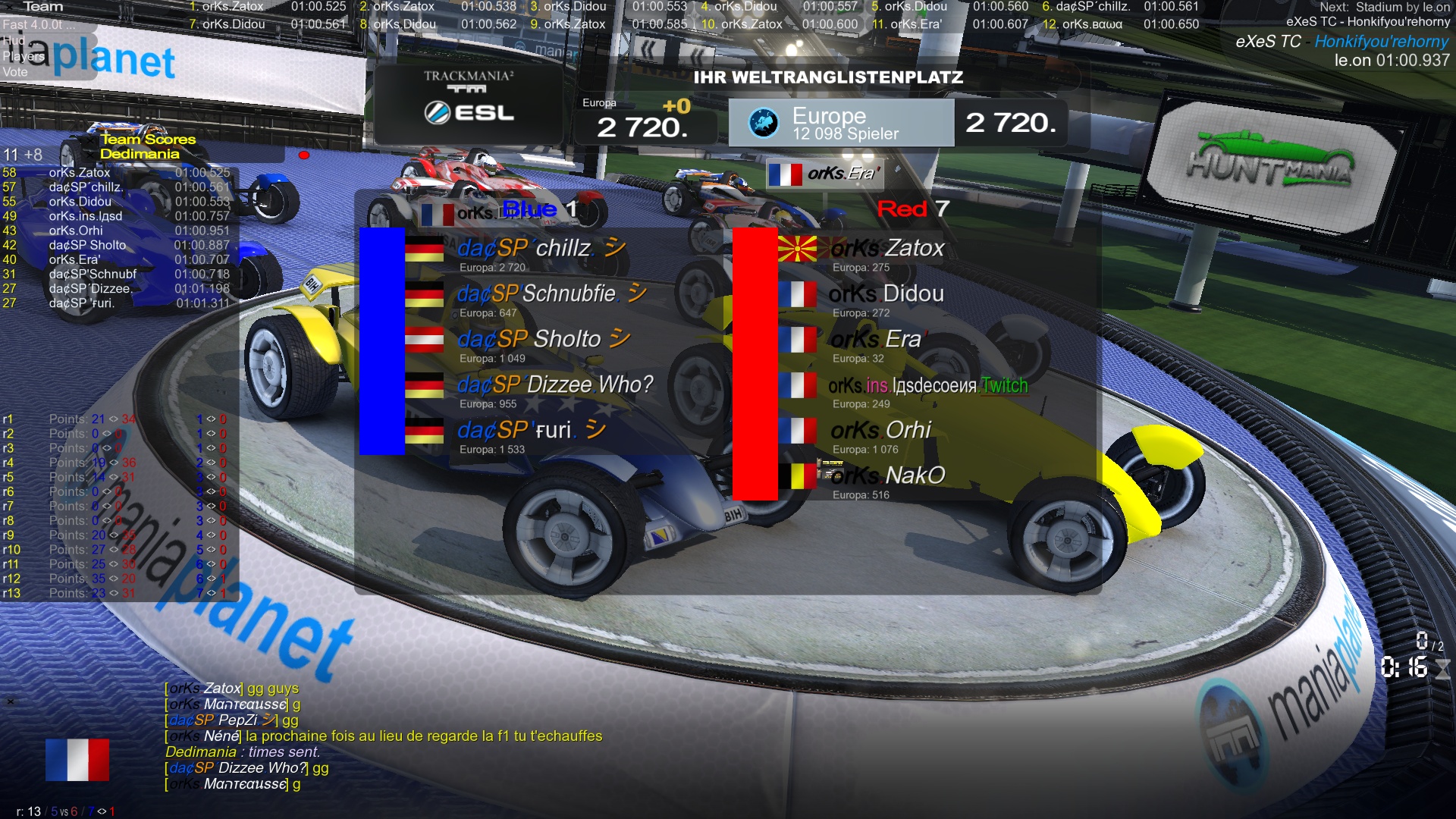
Task: Toggle the Dedimania records panel
Action: (140, 154)
